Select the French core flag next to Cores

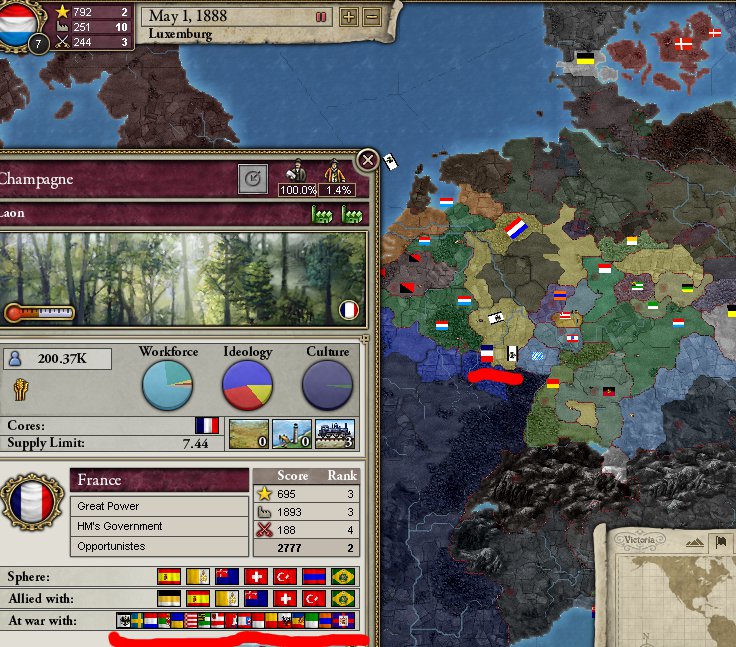coord(207,426)
